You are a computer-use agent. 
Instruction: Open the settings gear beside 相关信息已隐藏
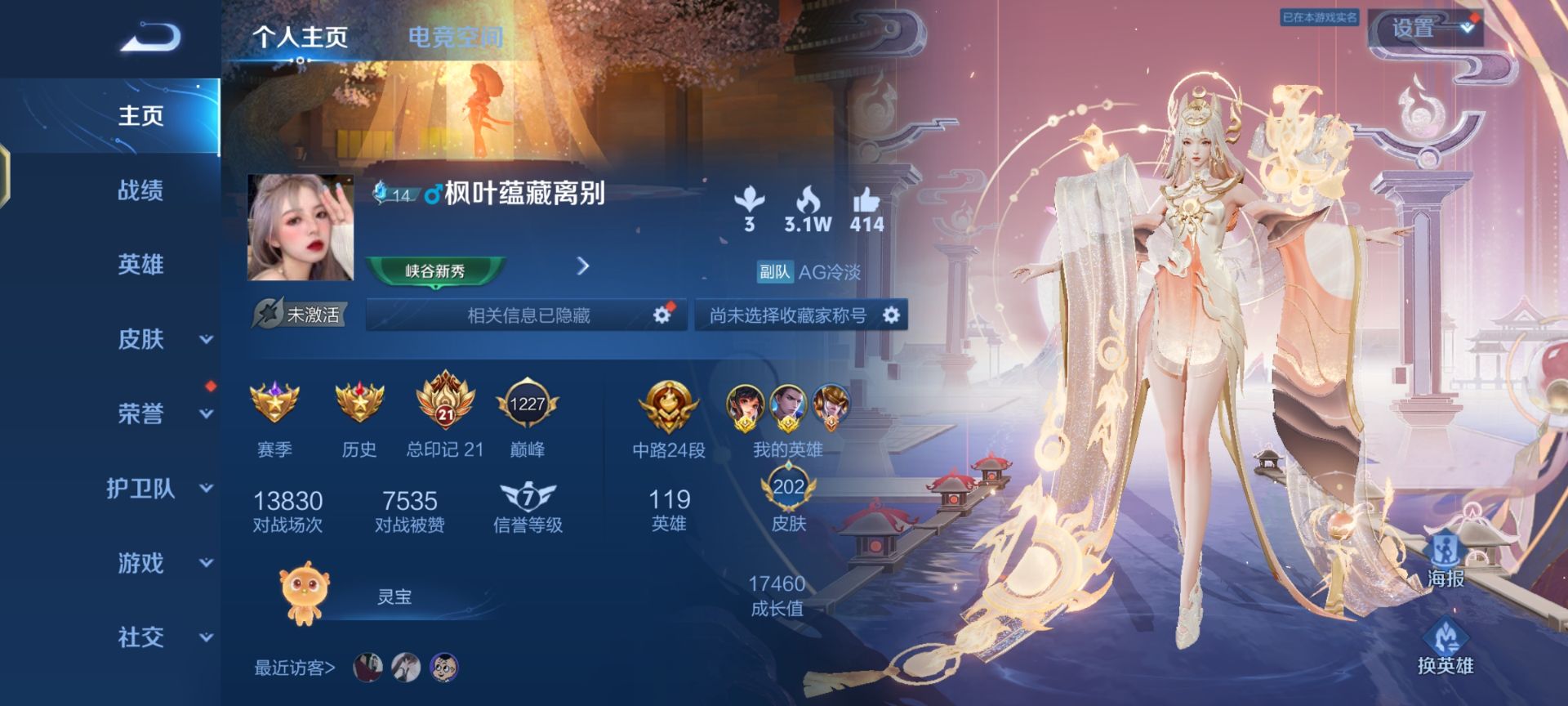click(661, 315)
